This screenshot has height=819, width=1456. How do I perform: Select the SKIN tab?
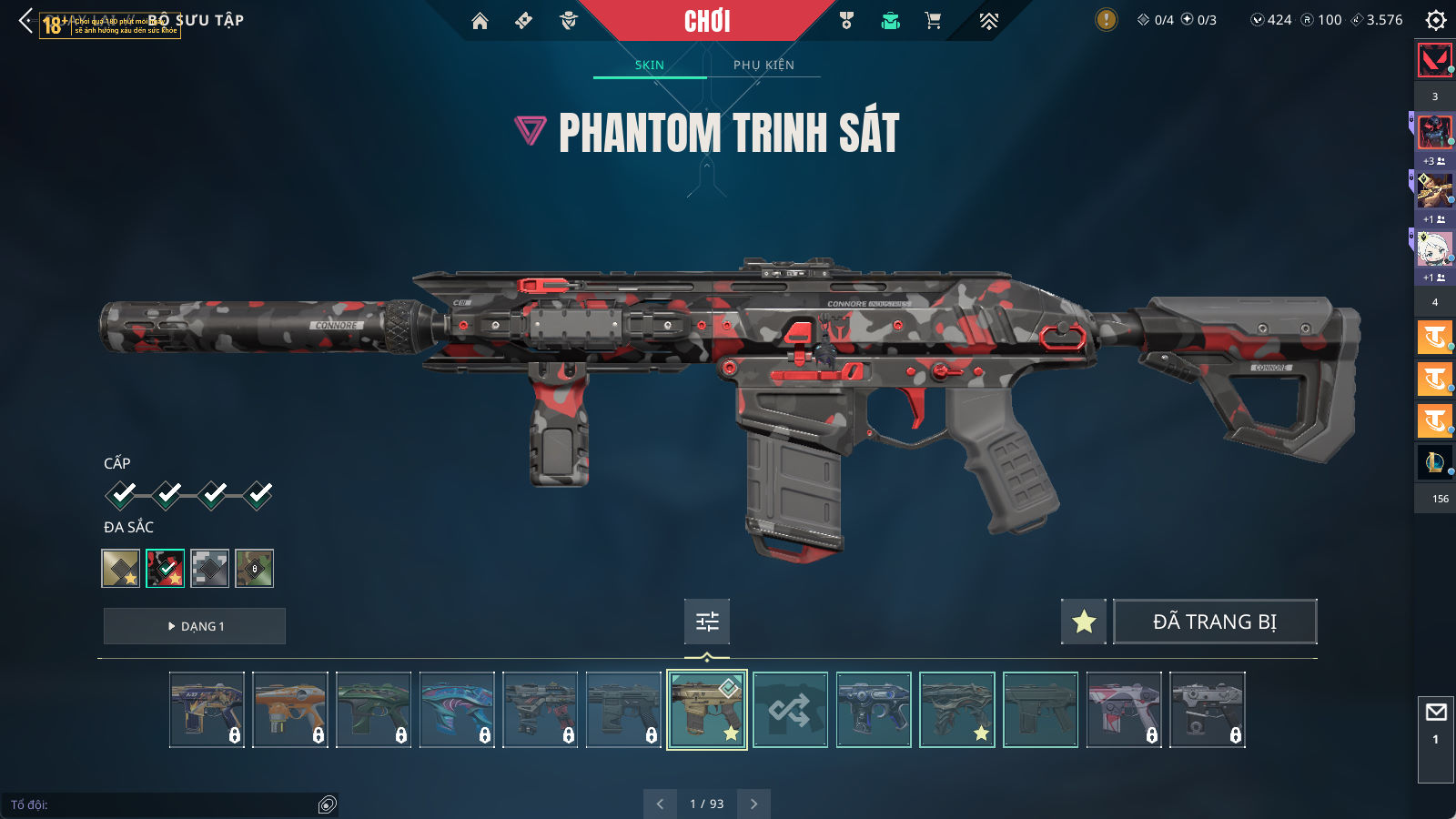coord(650,65)
